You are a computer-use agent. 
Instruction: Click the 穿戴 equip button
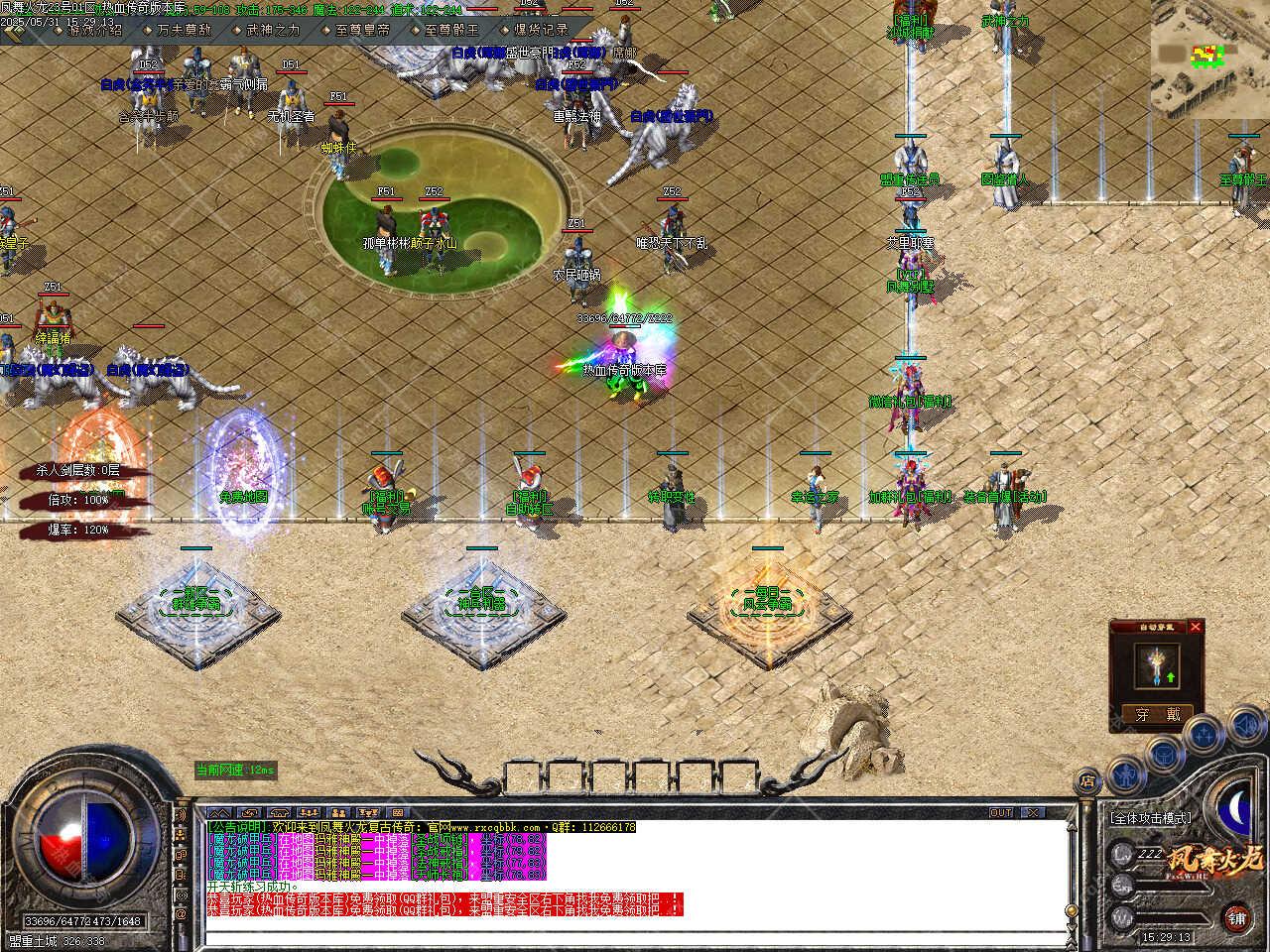click(x=1157, y=714)
